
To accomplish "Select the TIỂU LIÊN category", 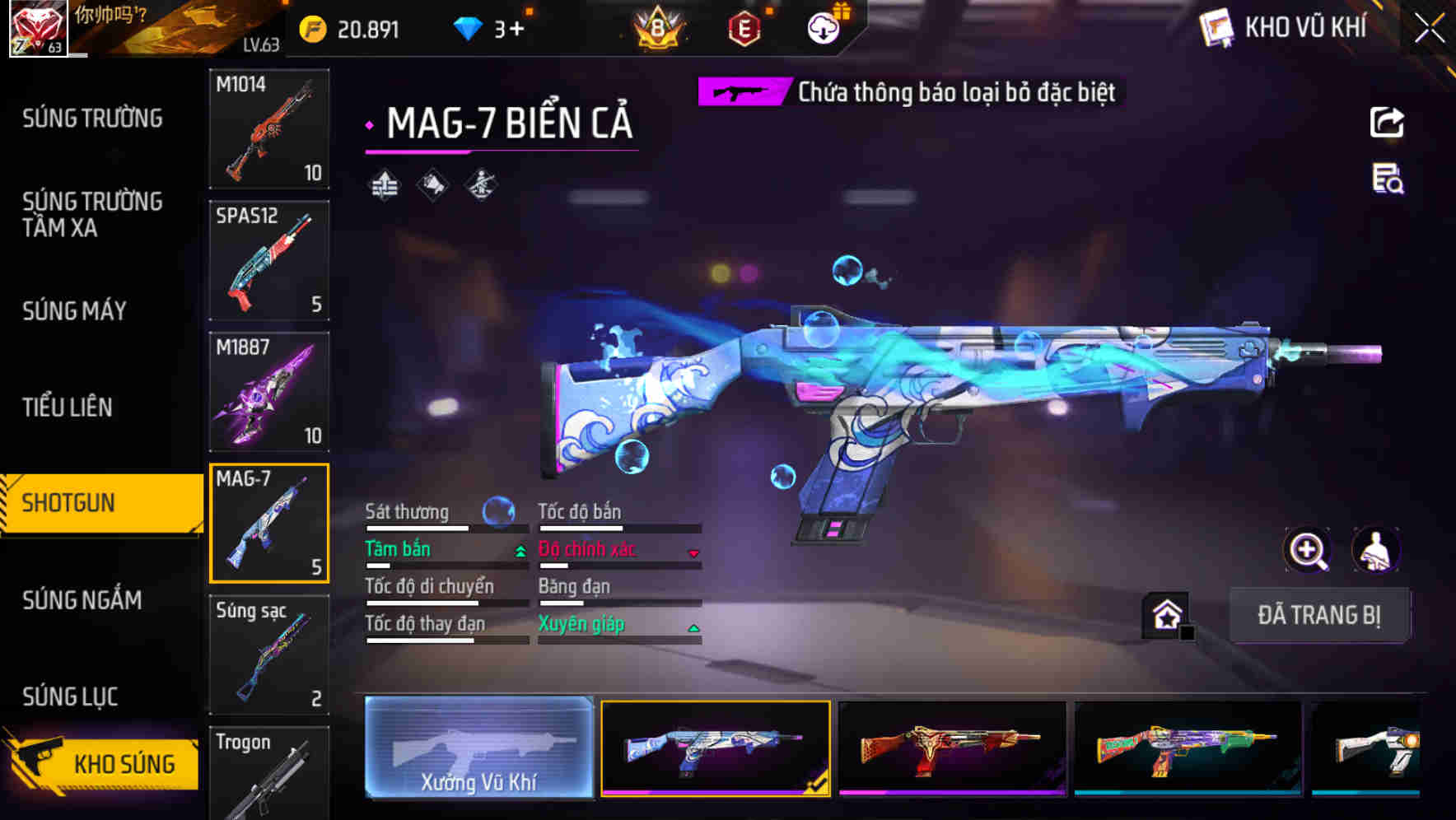I will click(68, 407).
